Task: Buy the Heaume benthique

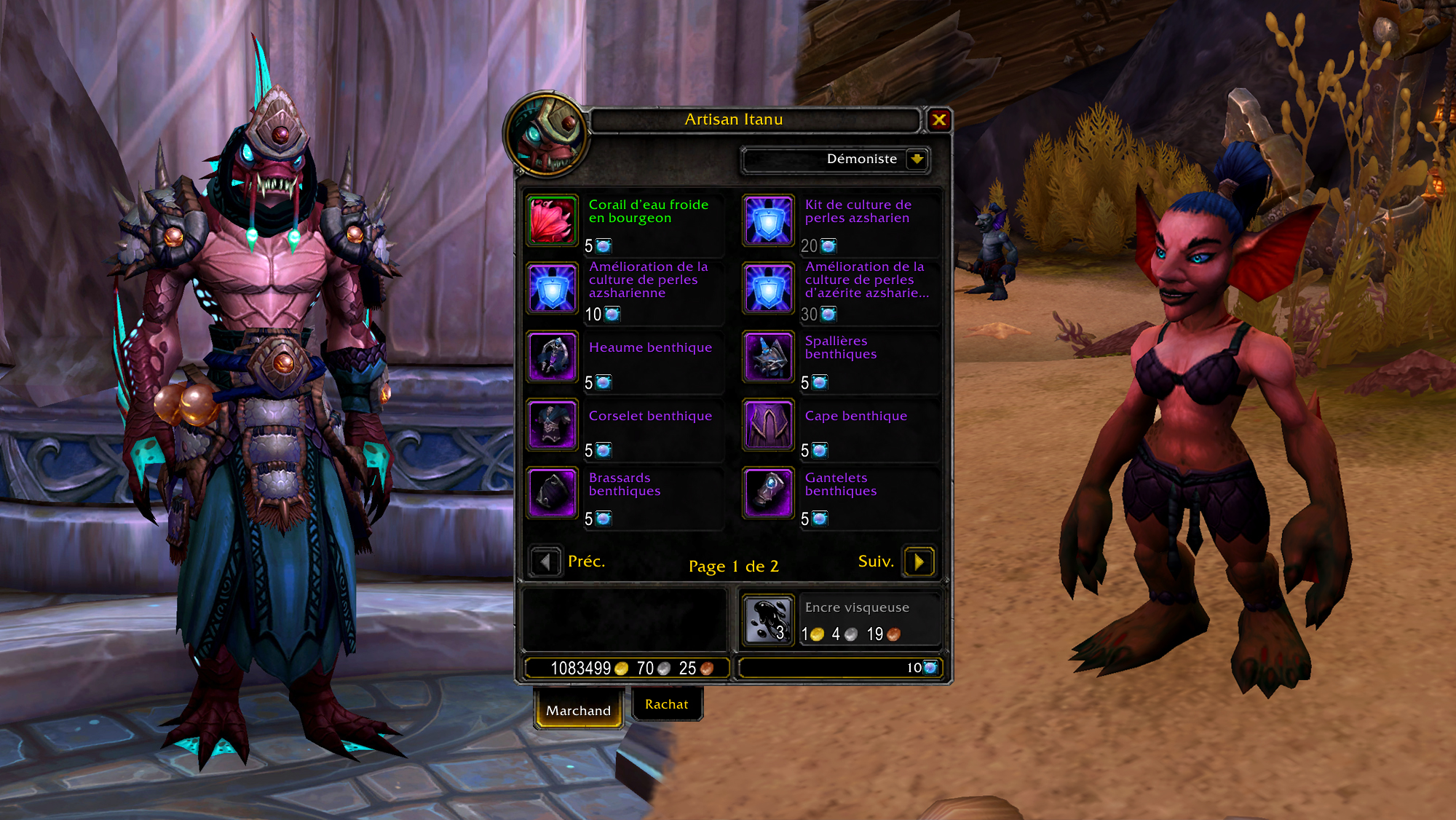Action: (553, 357)
